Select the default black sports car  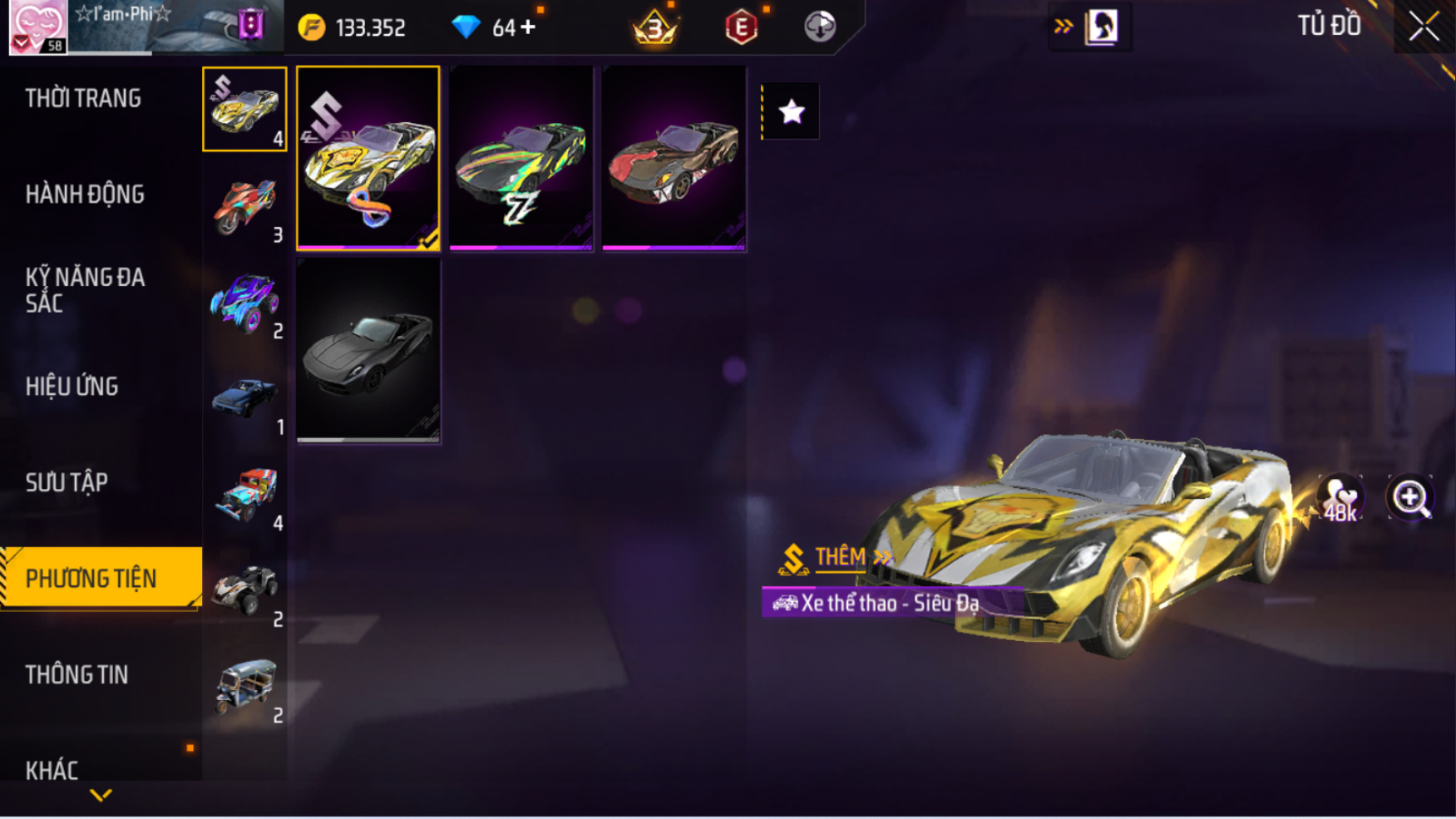368,351
